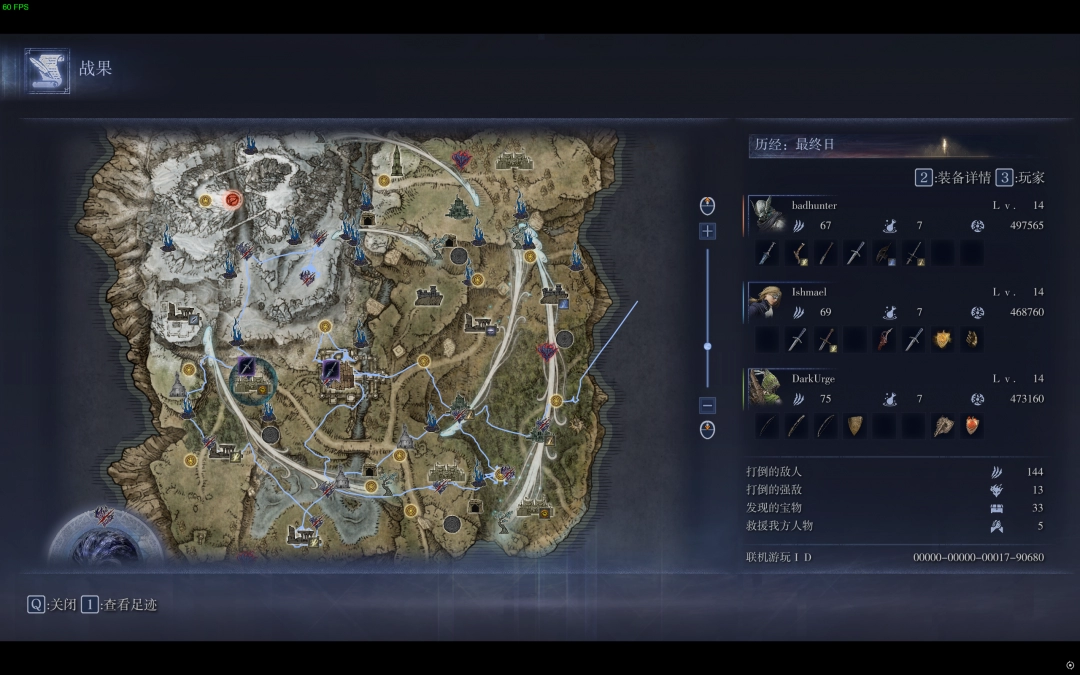
Task: Select Ishmael's golden shield item slot
Action: click(942, 340)
